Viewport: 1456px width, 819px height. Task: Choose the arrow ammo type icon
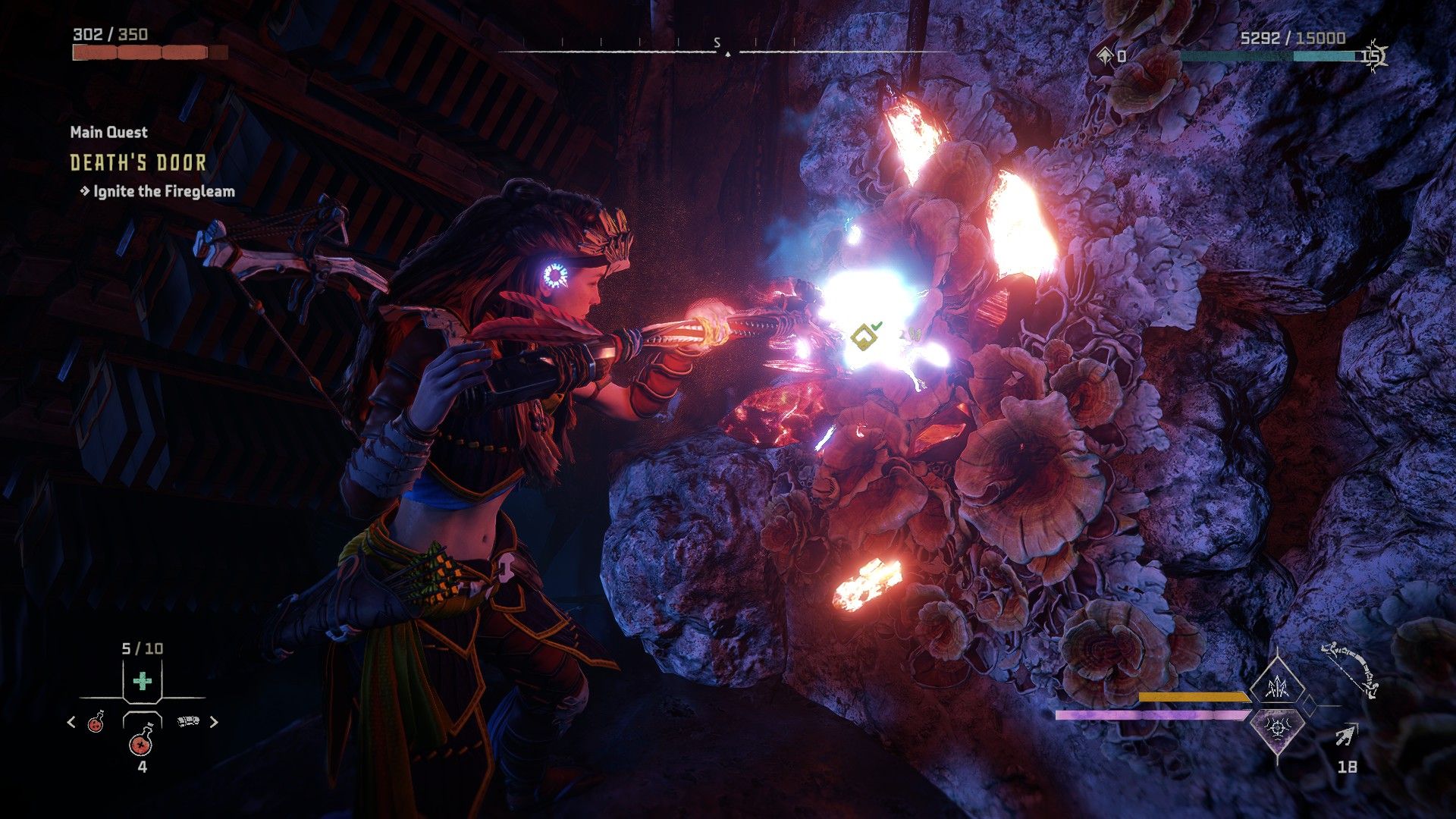[1346, 735]
